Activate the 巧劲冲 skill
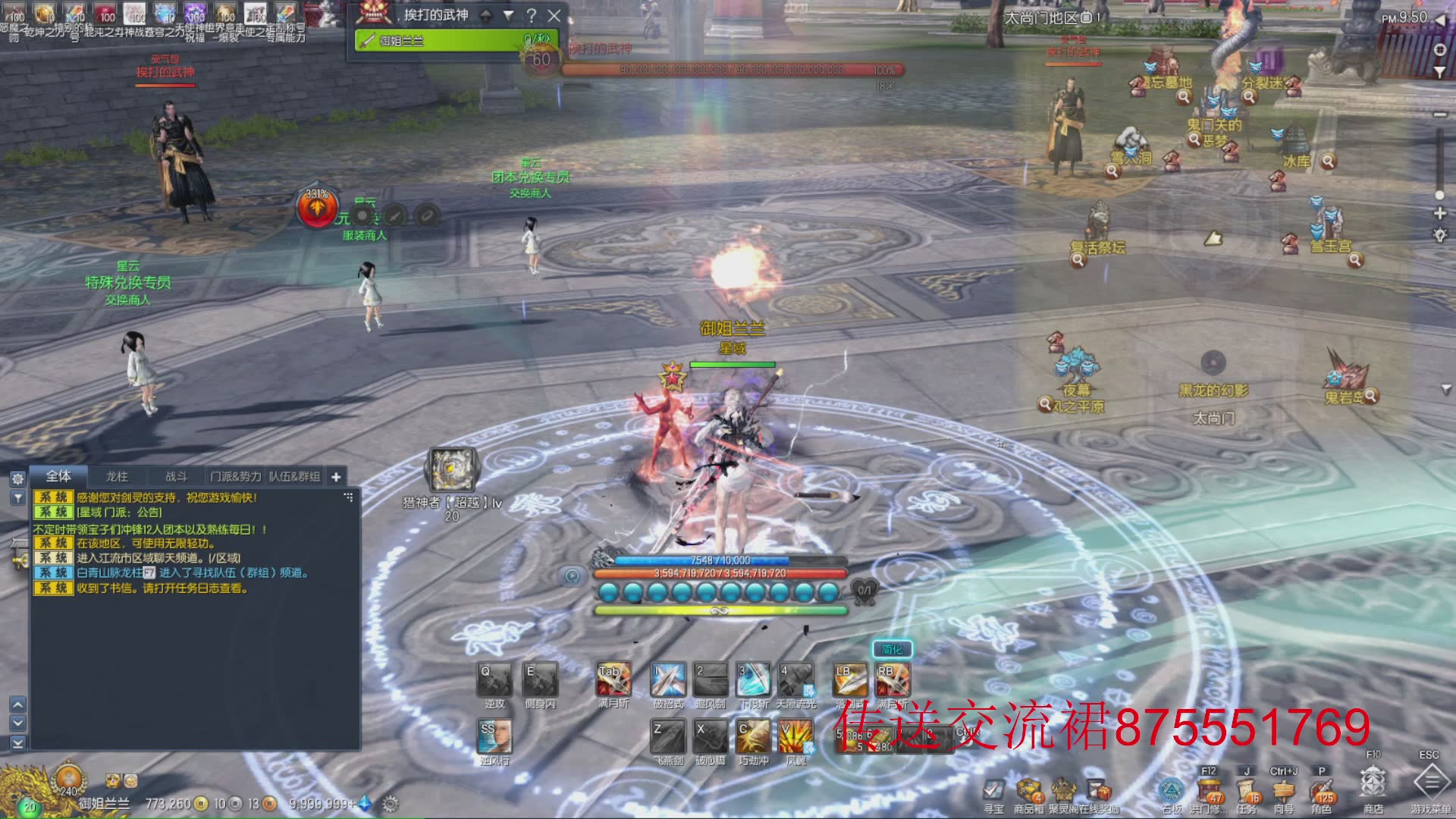Screen dimensions: 1456x819 [x=753, y=736]
